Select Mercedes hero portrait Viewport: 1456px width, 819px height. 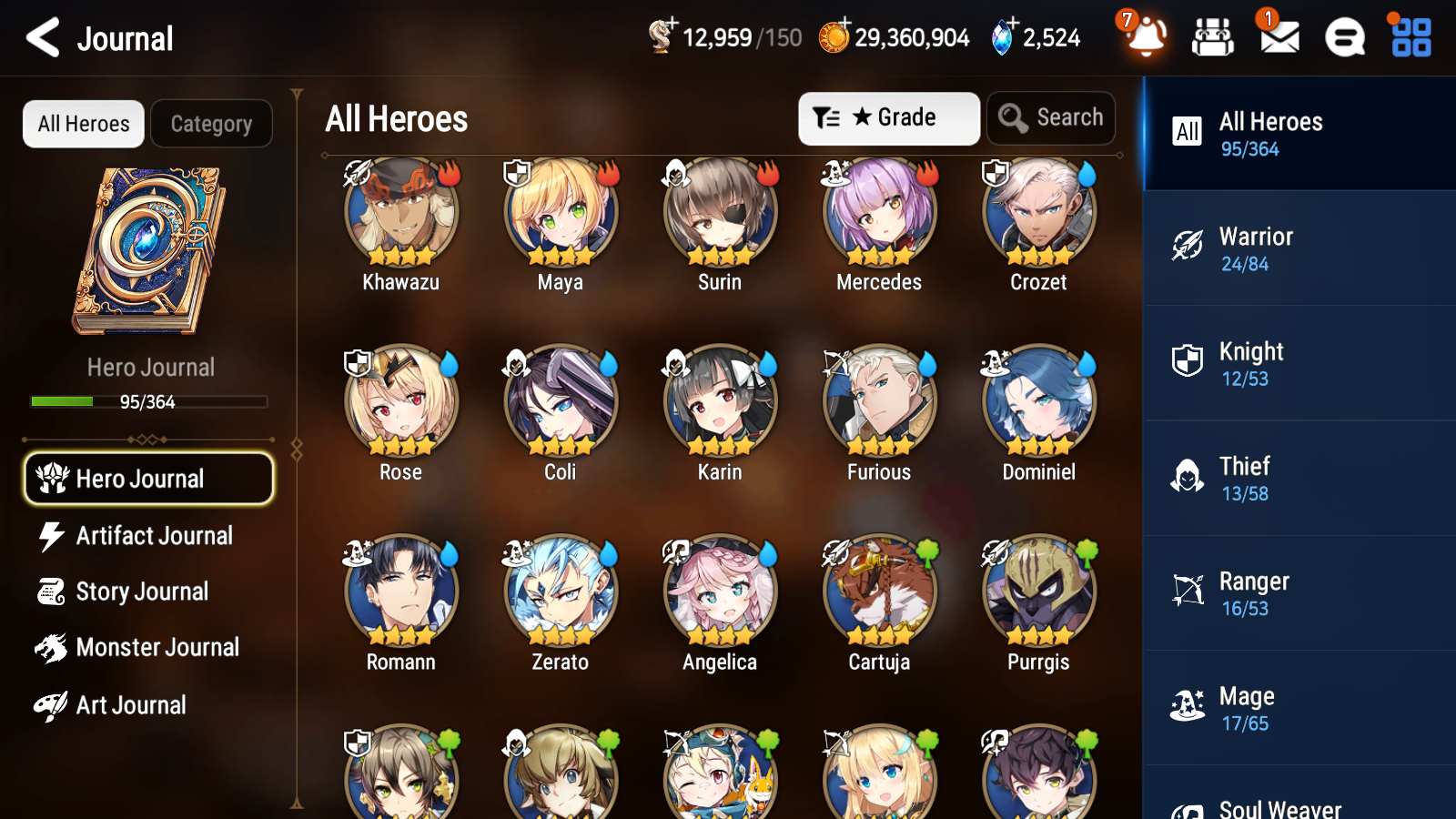tap(878, 211)
